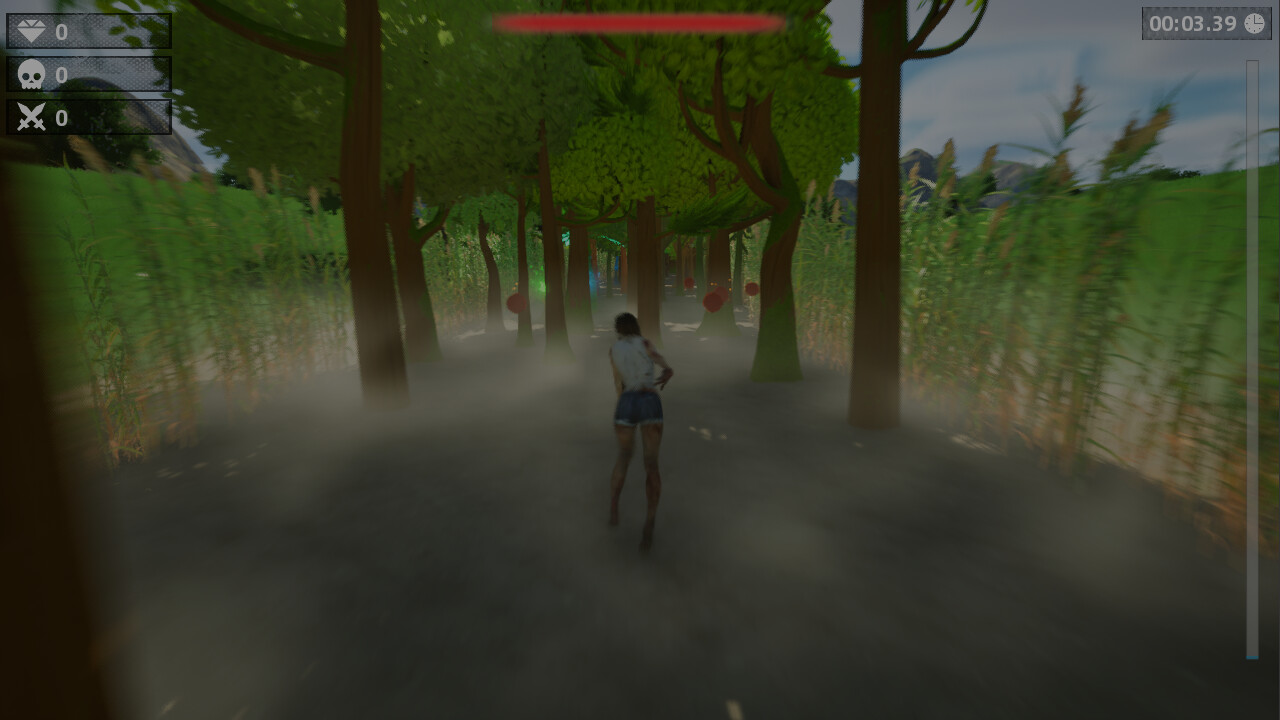The image size is (1280, 720).
Task: Select the skull counter row
Action: (x=88, y=74)
